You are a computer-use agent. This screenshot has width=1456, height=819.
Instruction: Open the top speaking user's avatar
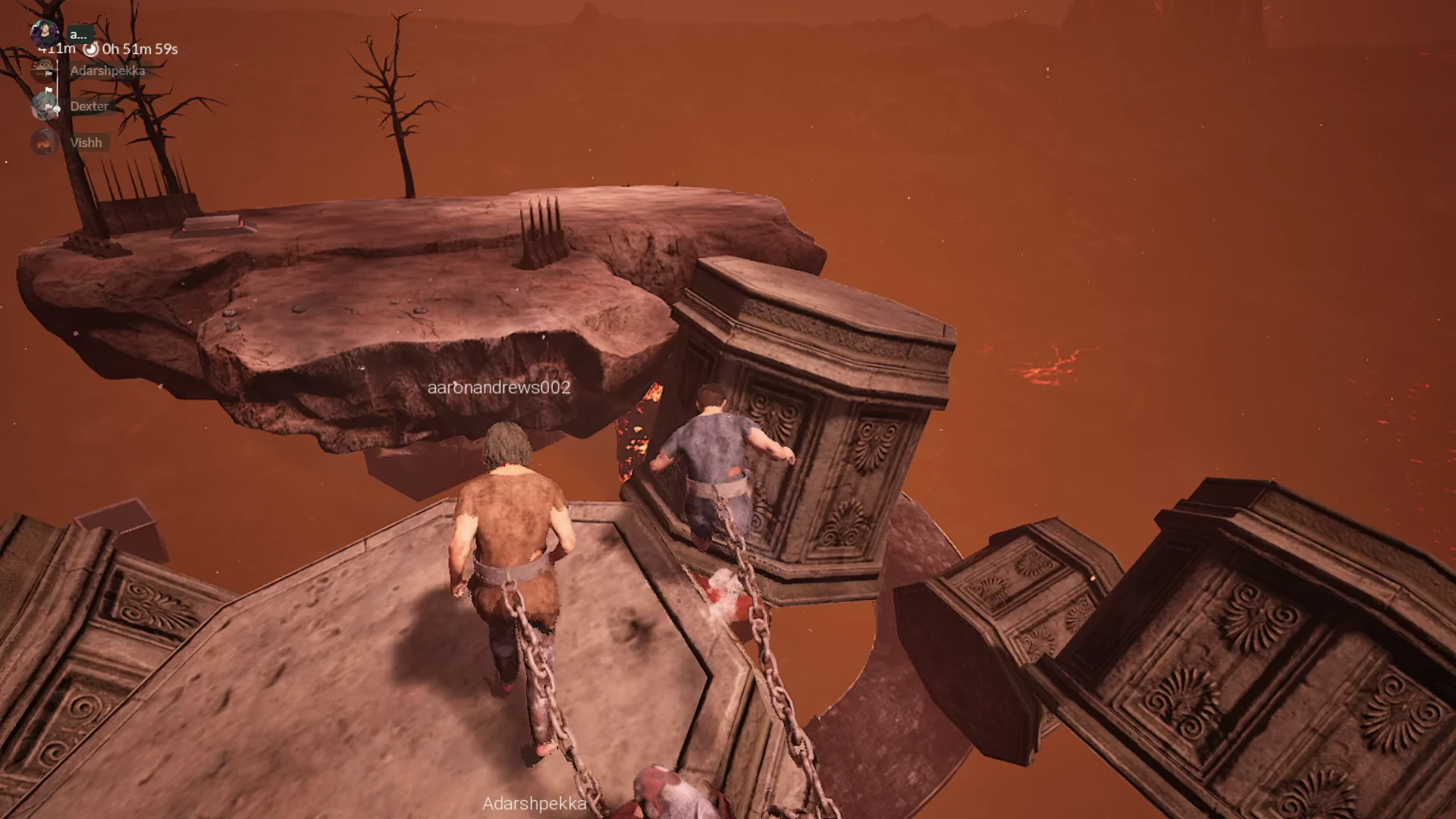tap(45, 33)
